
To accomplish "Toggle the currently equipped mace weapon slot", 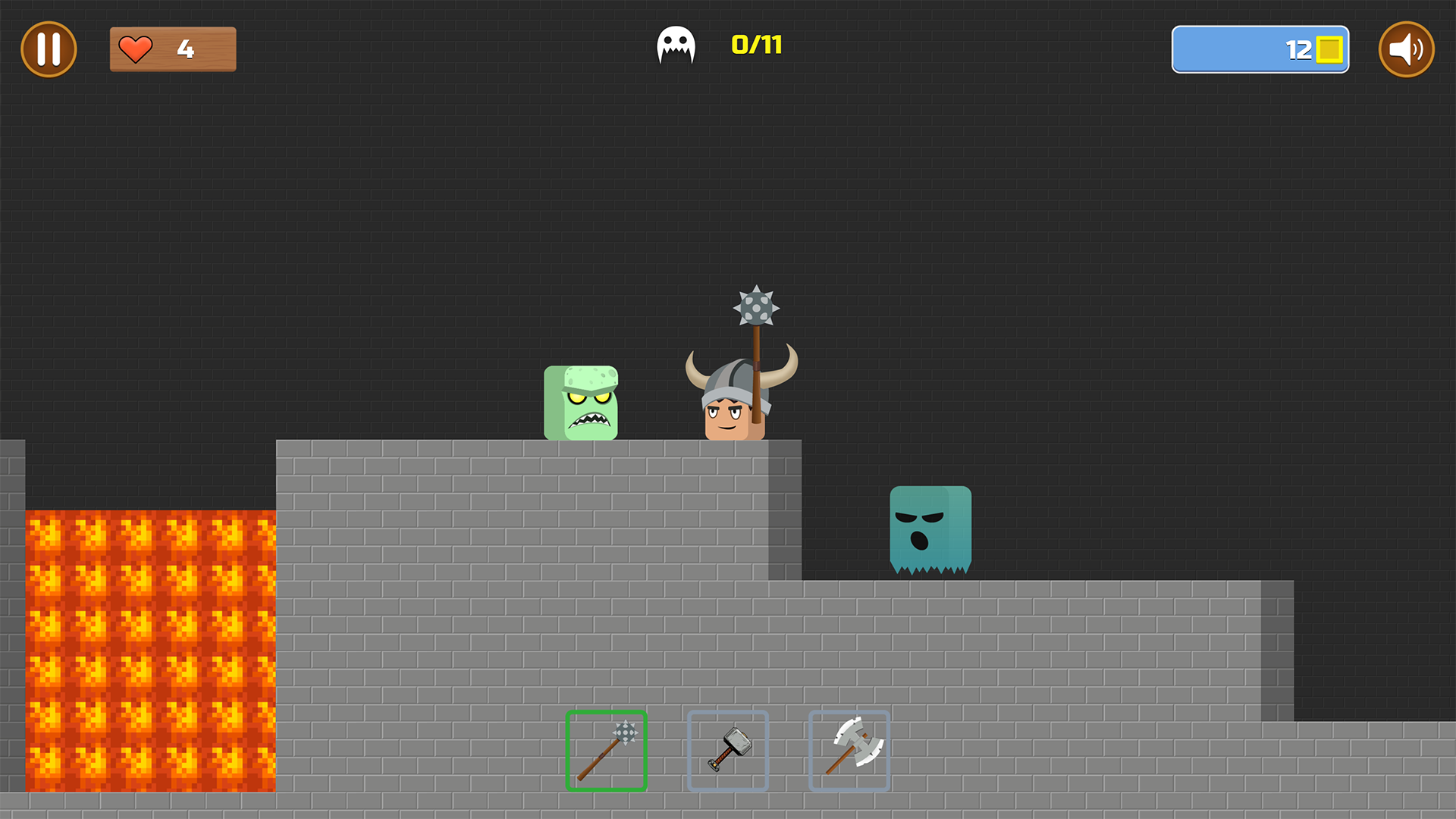I will (x=606, y=751).
